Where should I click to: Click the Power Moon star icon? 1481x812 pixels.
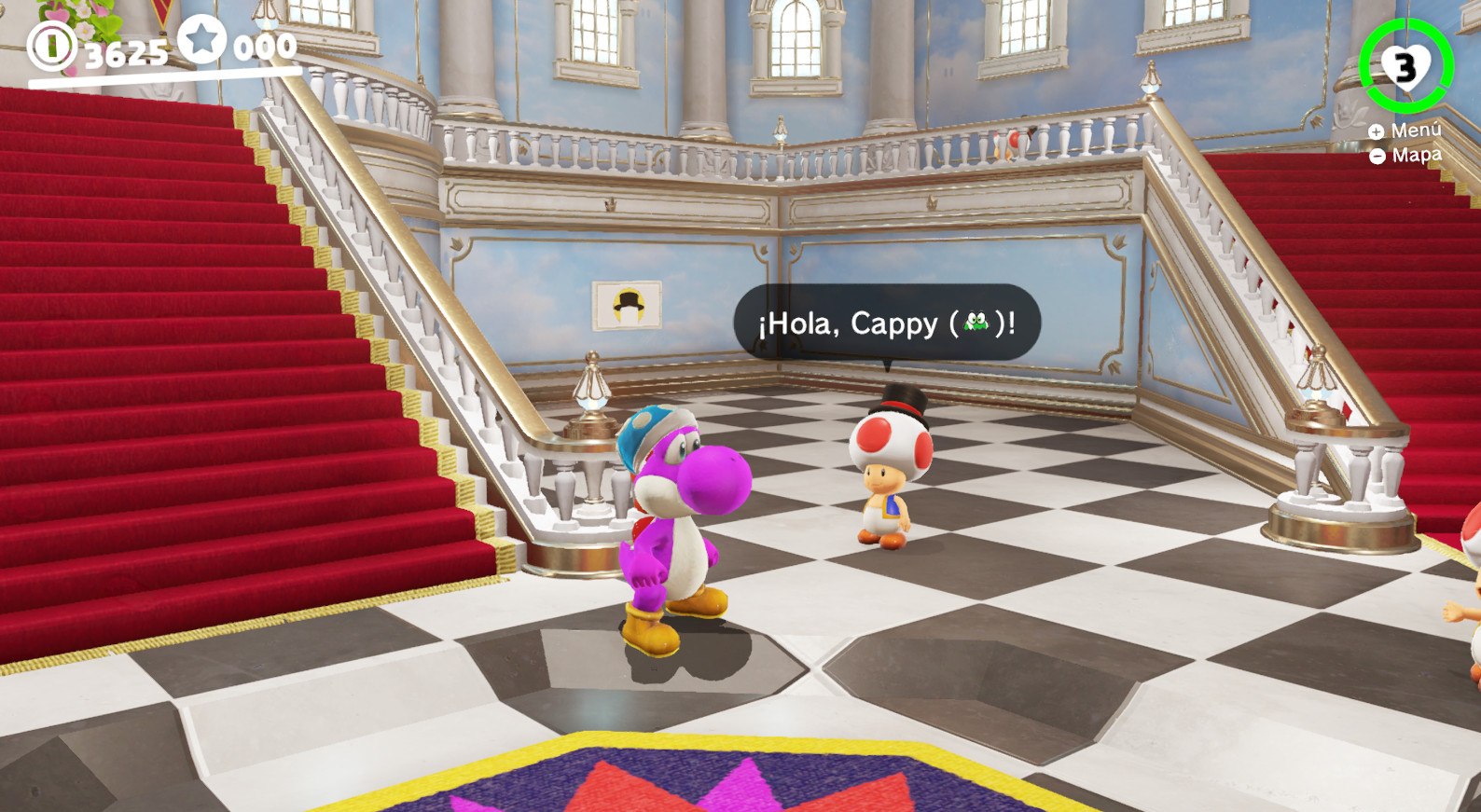[x=201, y=41]
